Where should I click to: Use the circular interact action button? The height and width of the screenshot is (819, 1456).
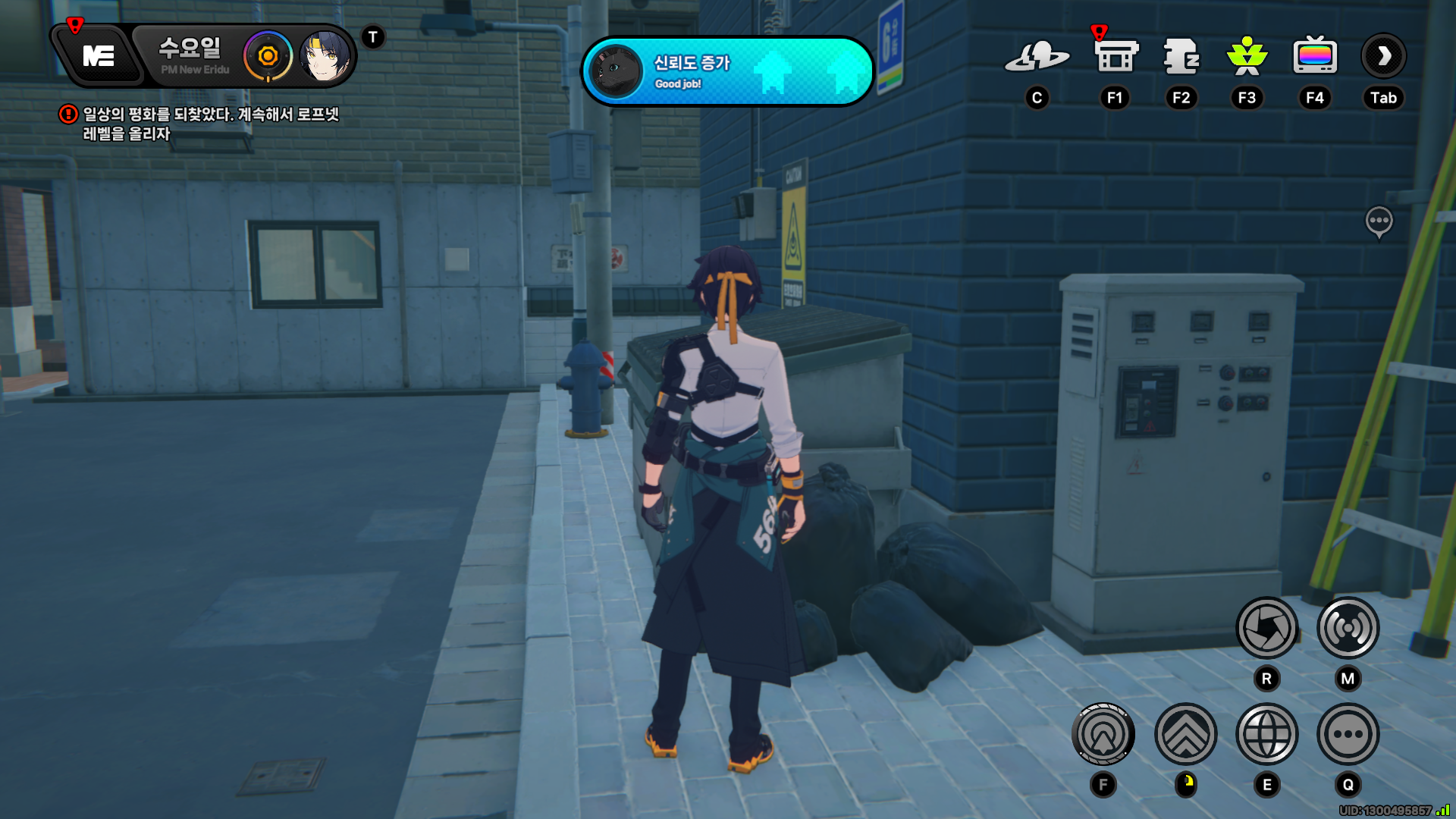[x=1103, y=734]
